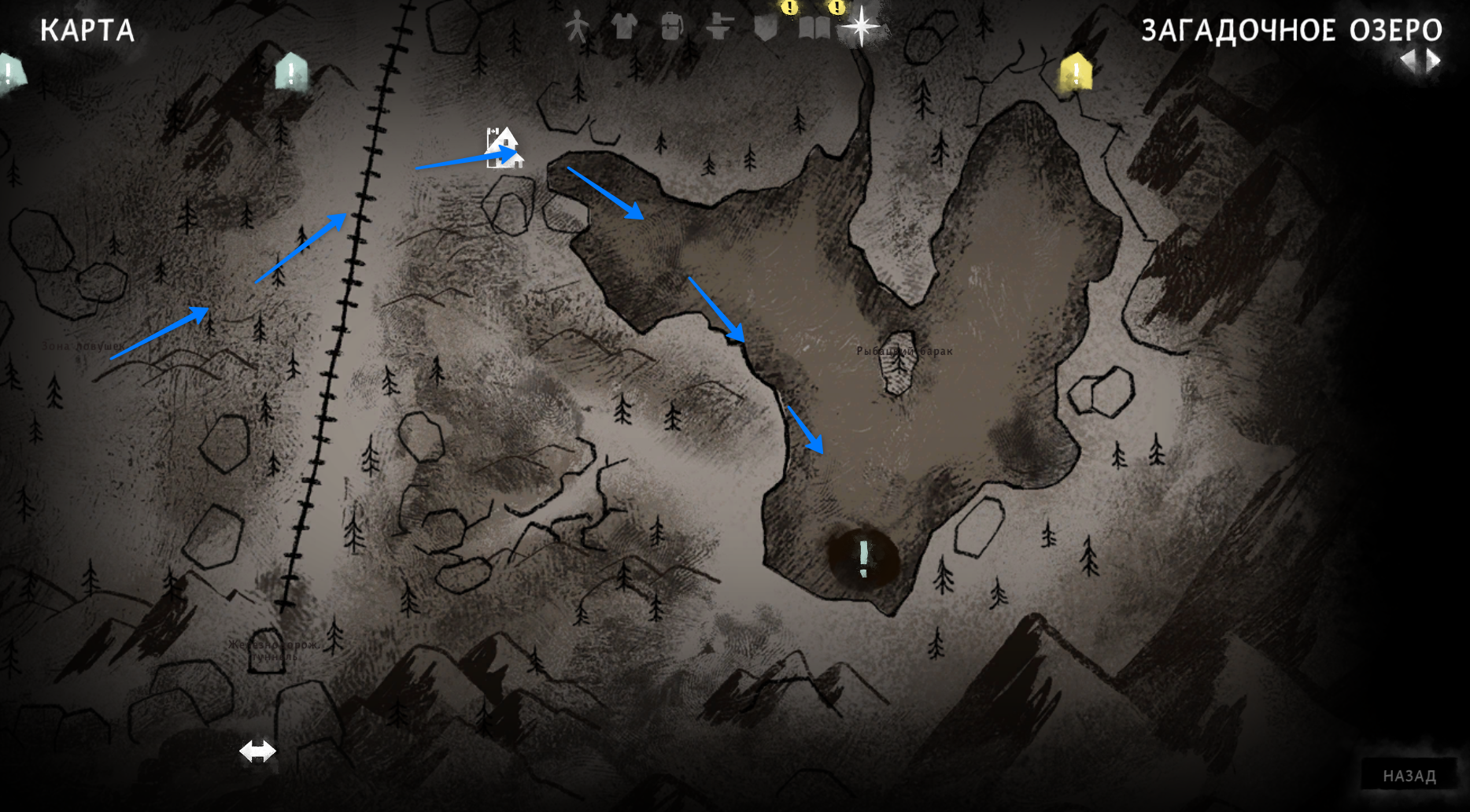The image size is (1470, 812).
Task: Select the yellow exclamation map marker
Action: pyautogui.click(x=1076, y=73)
